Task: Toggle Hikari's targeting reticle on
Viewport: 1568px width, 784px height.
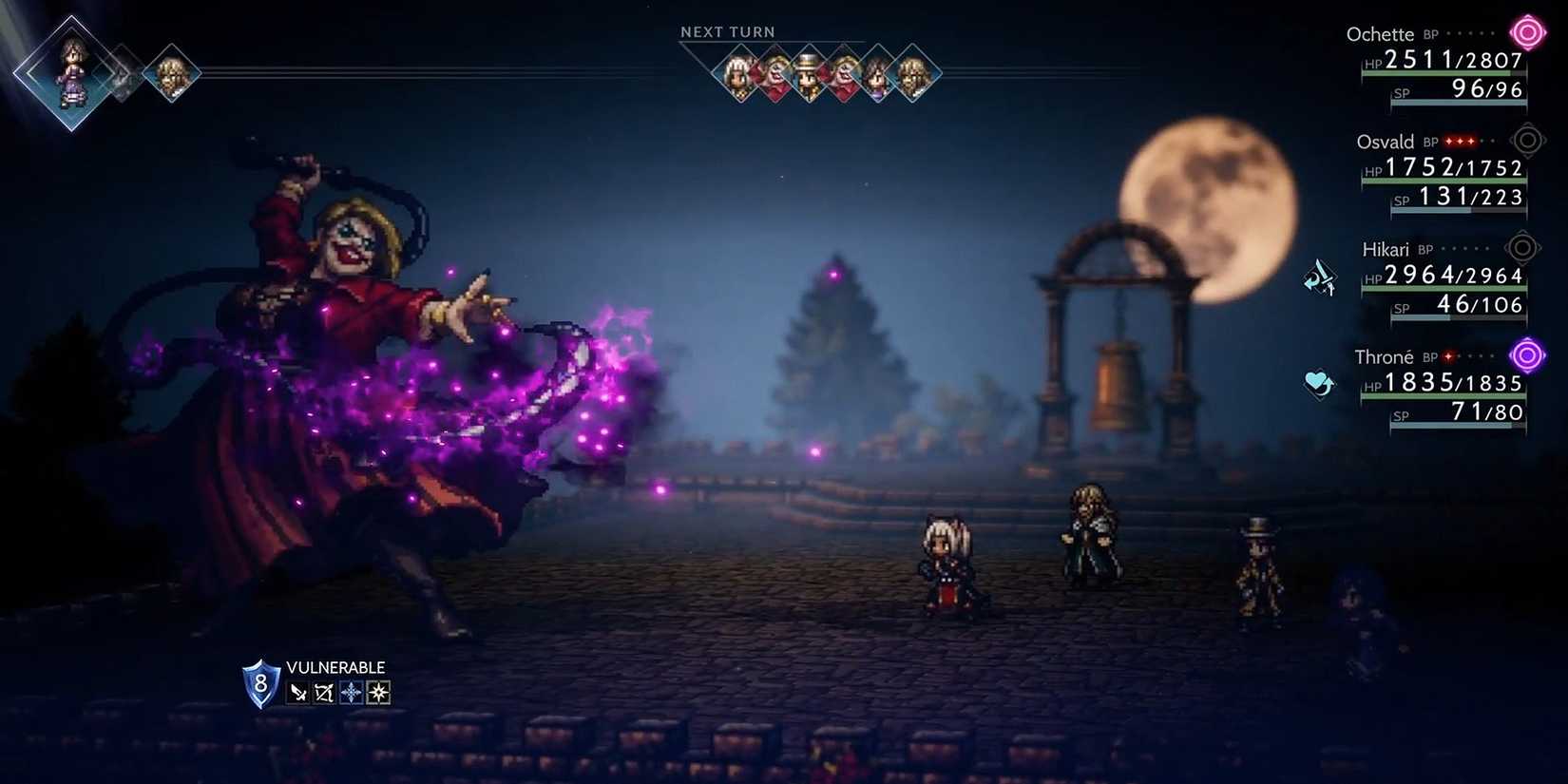Action: [x=1524, y=248]
